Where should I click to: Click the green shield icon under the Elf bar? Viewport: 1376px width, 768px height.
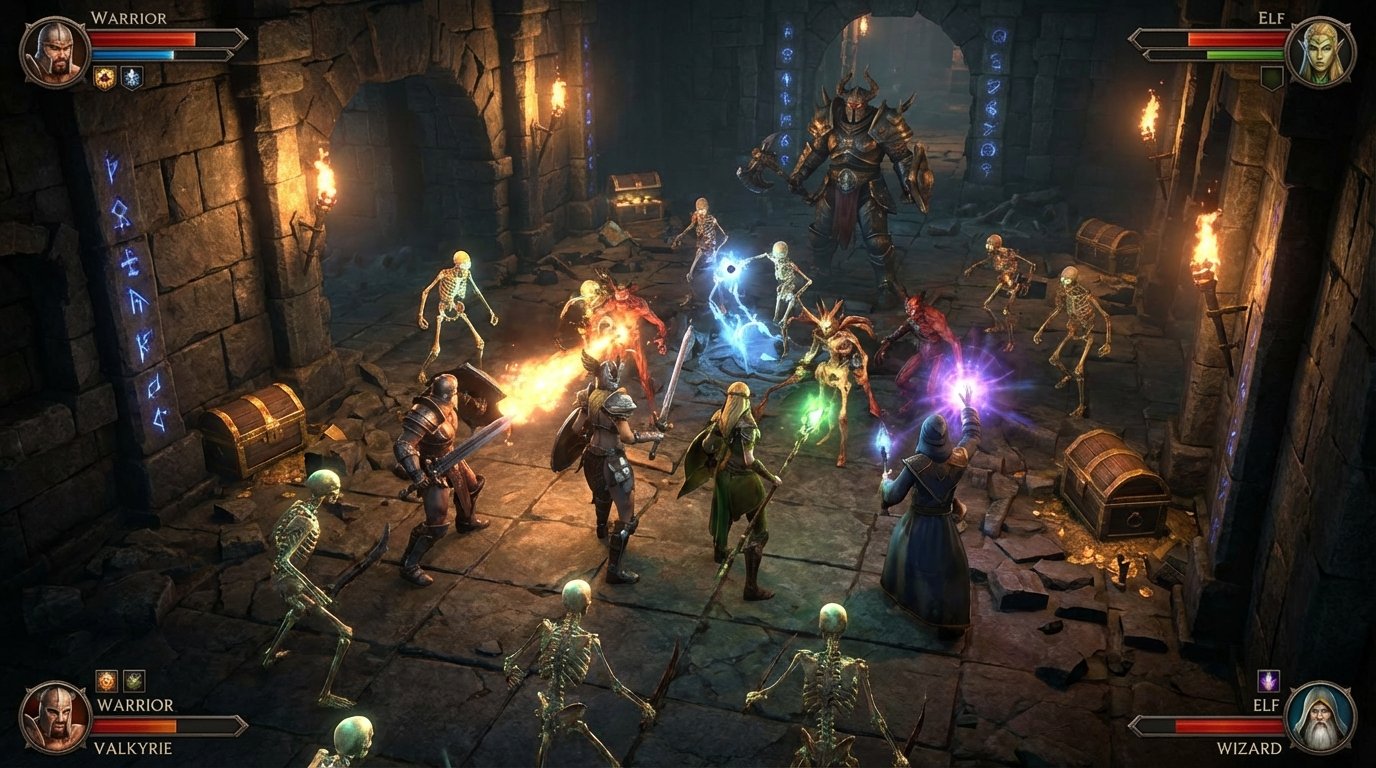[x=1272, y=76]
